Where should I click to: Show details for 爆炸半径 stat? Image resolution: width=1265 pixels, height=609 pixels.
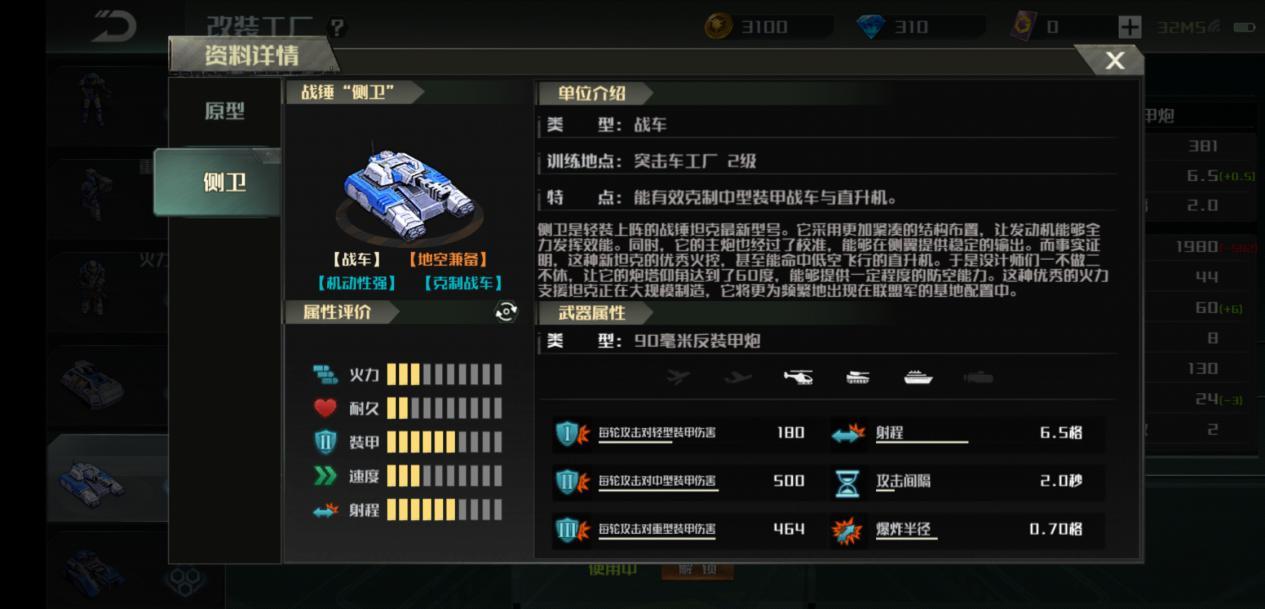906,529
